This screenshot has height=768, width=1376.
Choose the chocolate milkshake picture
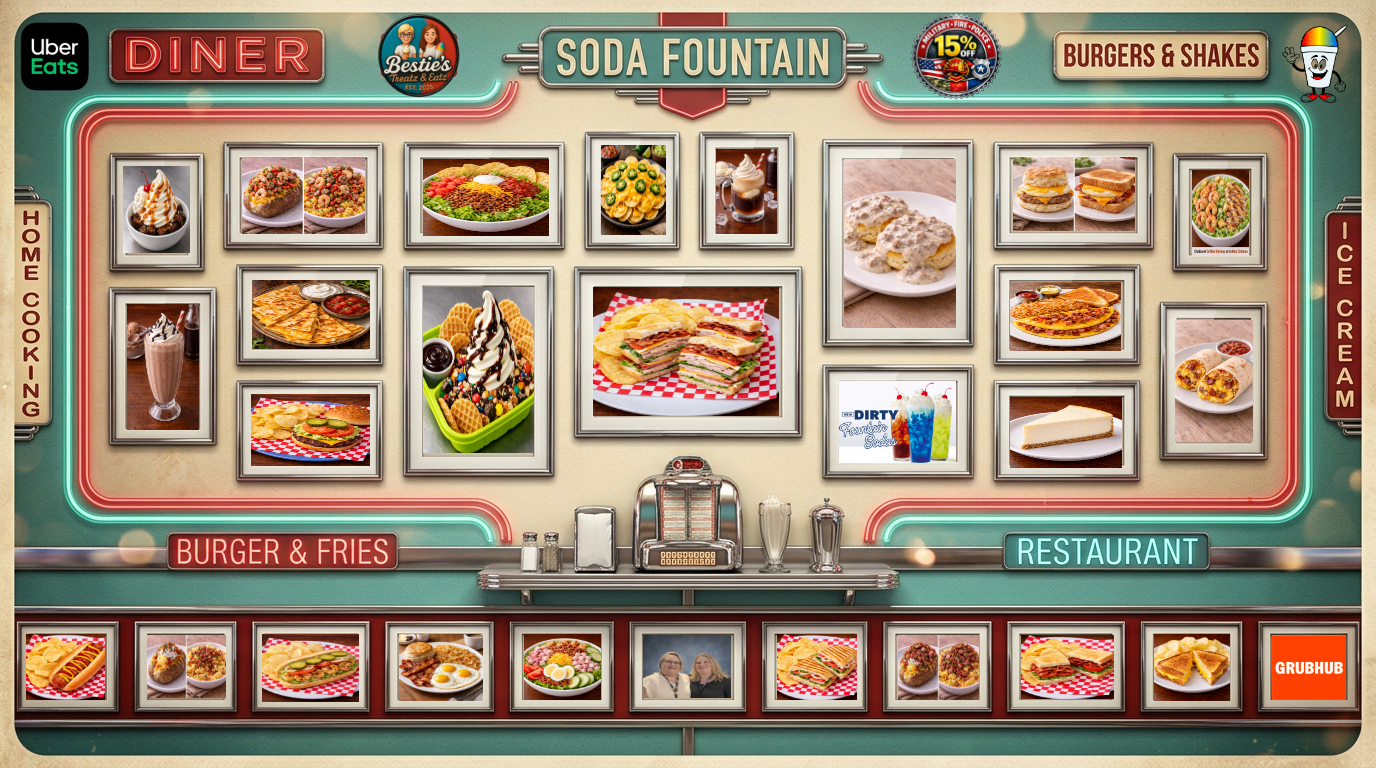click(x=162, y=366)
